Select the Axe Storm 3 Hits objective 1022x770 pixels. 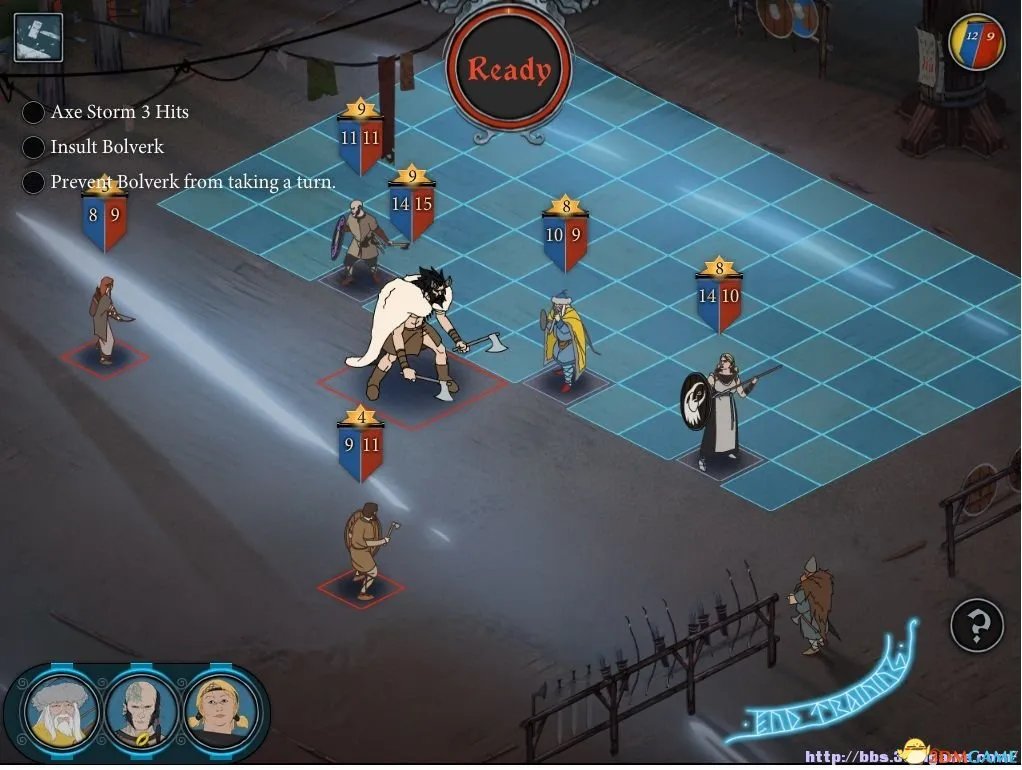click(119, 112)
